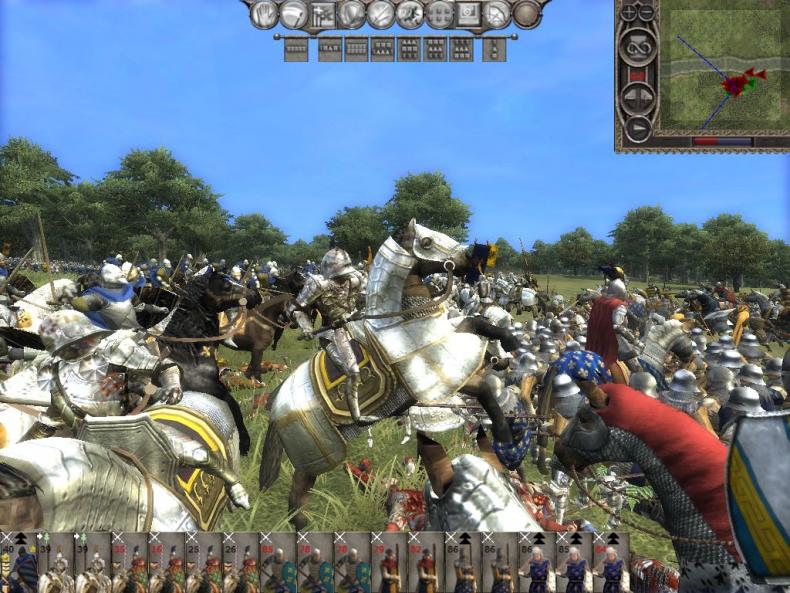The width and height of the screenshot is (790, 593).
Task: Toggle the running man run button
Action: click(410, 14)
